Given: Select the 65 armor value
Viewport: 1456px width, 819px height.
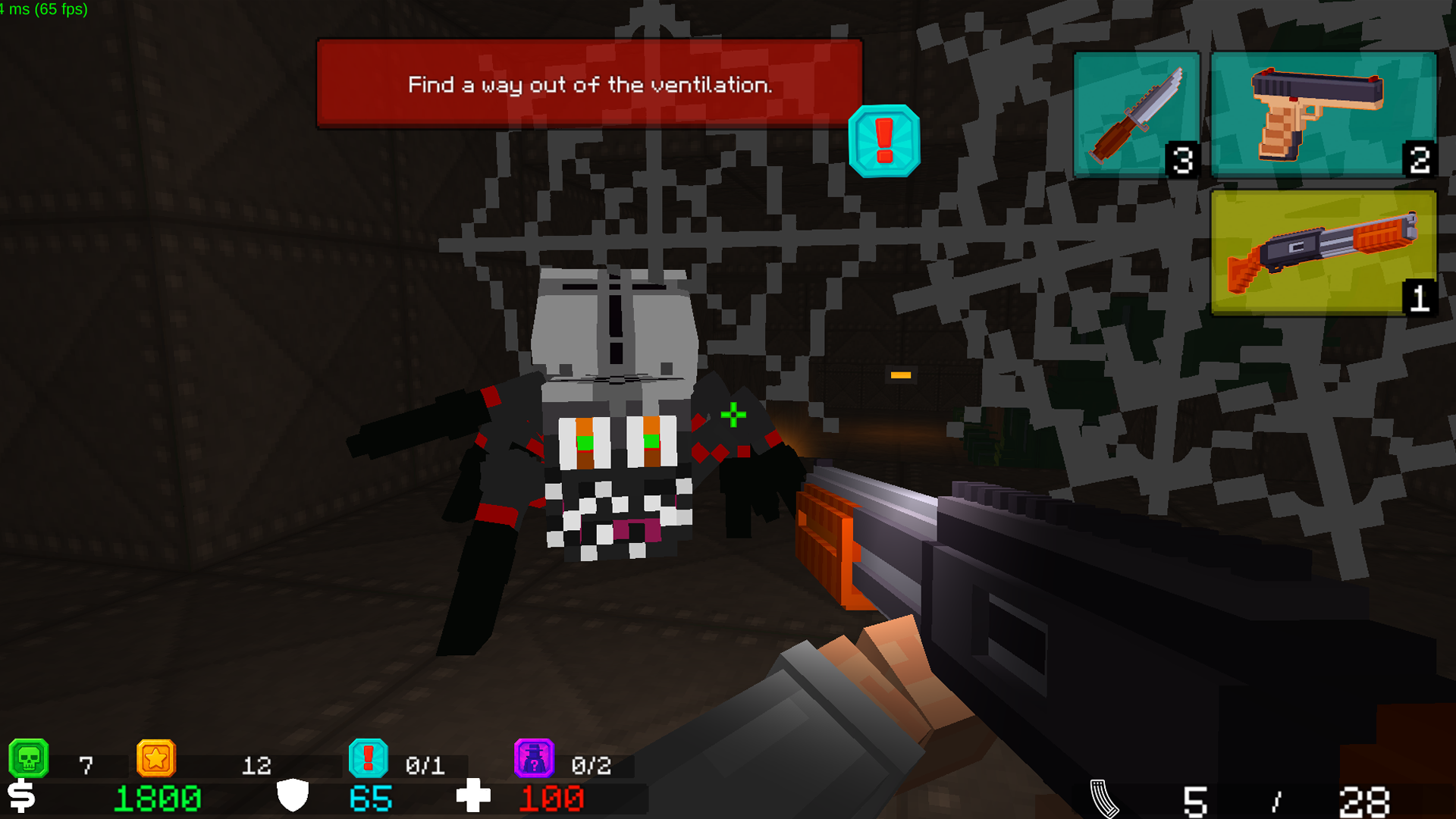Looking at the screenshot, I should 369,798.
